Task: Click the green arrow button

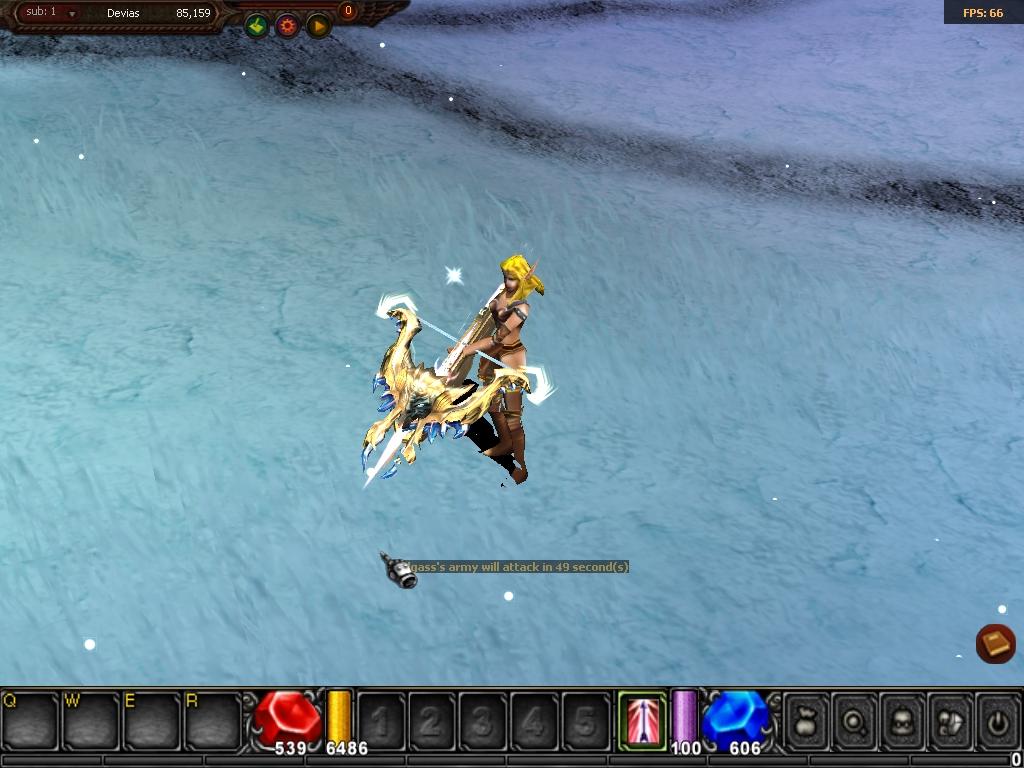Action: 256,26
